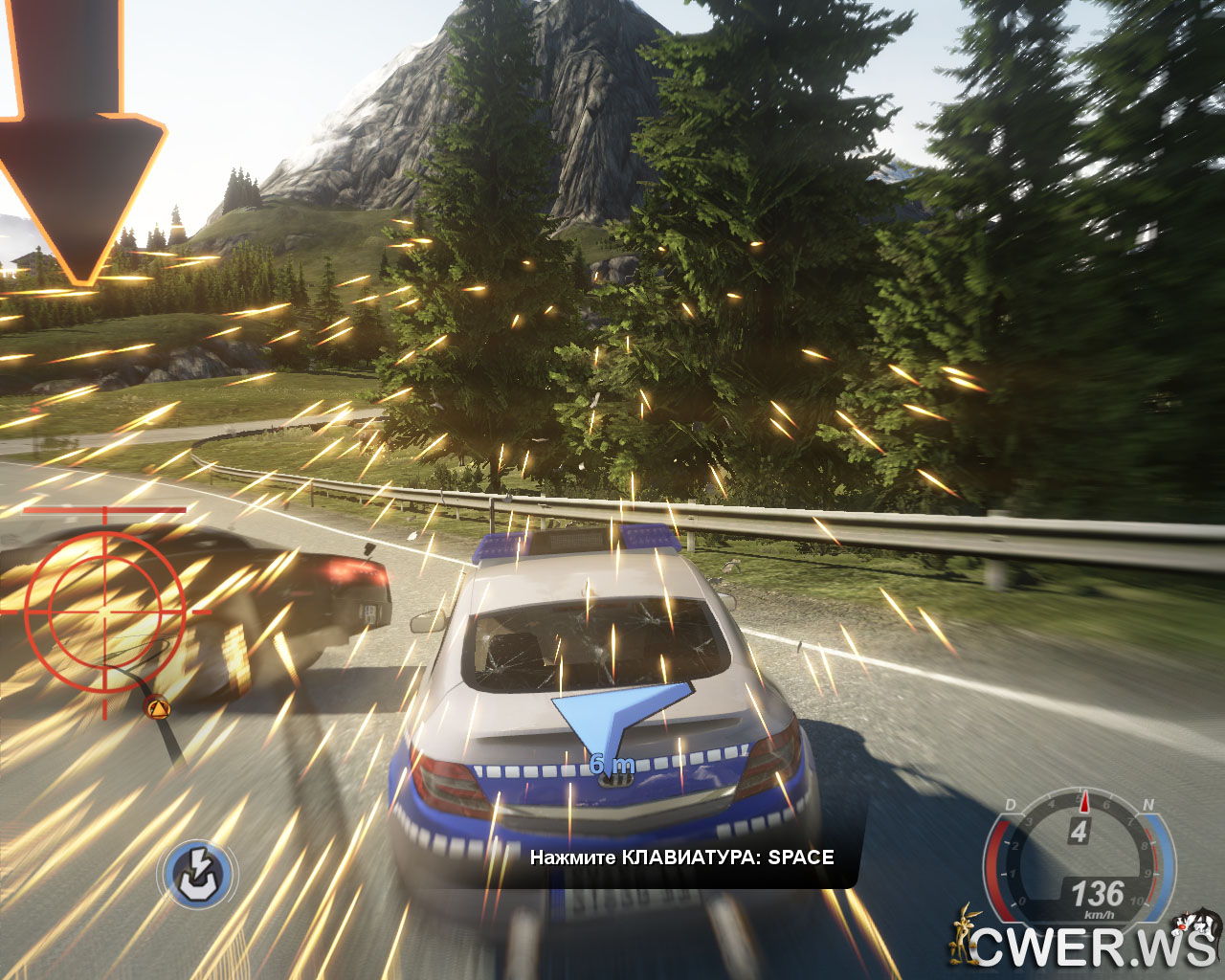Activate the blue lightning bolt power-up icon
Screen dimensions: 1225x980
198,873
